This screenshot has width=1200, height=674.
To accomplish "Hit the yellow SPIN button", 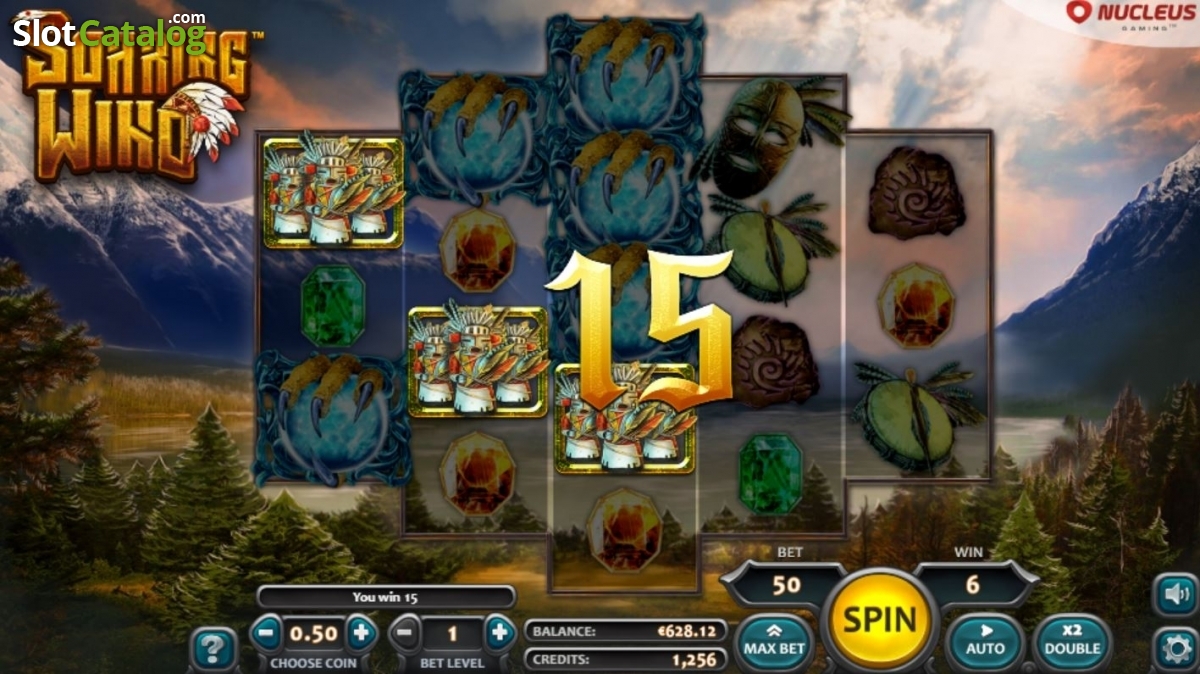I will pos(879,620).
